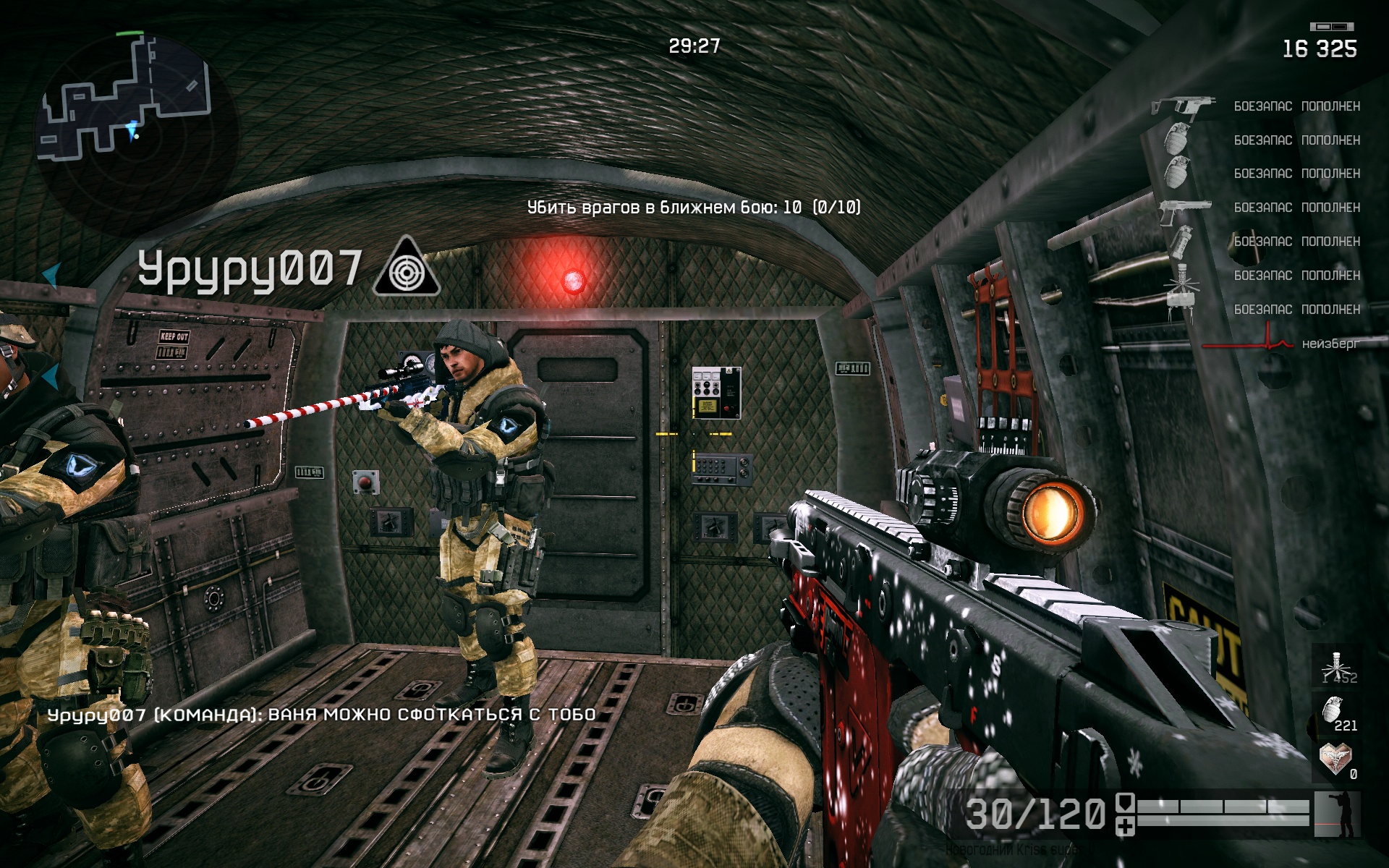Open the team chat message from Уруру007
This screenshot has height=868, width=1389.
(x=322, y=715)
